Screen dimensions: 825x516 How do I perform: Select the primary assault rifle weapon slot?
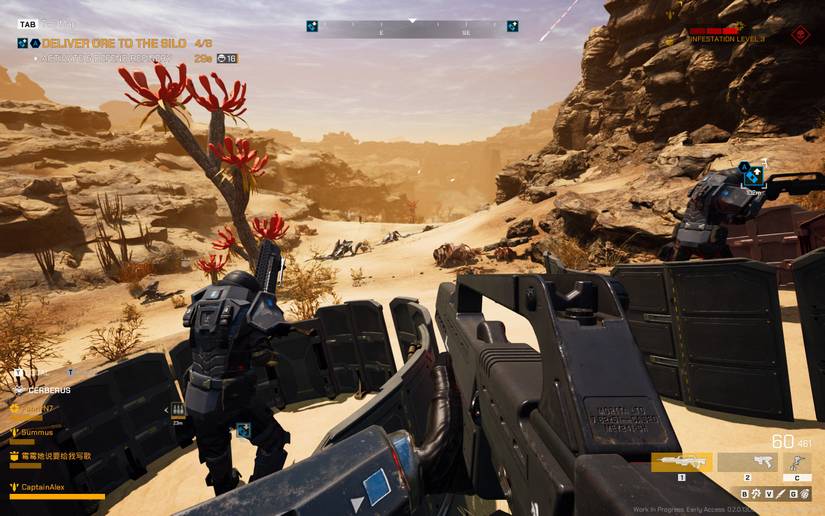(x=681, y=462)
